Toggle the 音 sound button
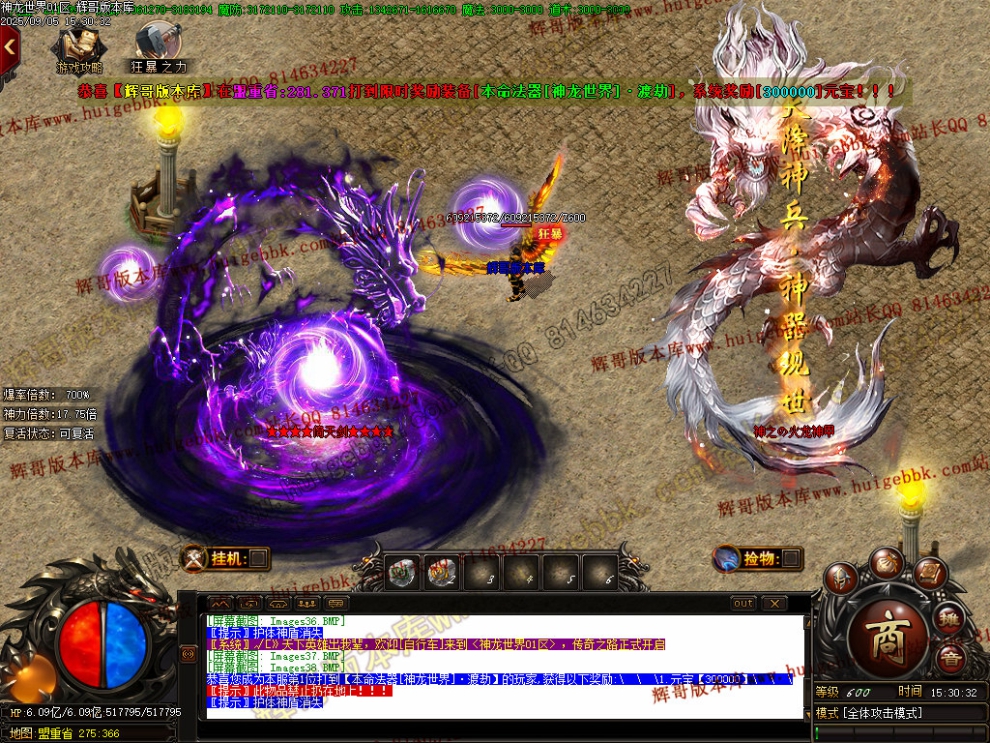Image resolution: width=990 pixels, height=743 pixels. (x=950, y=657)
